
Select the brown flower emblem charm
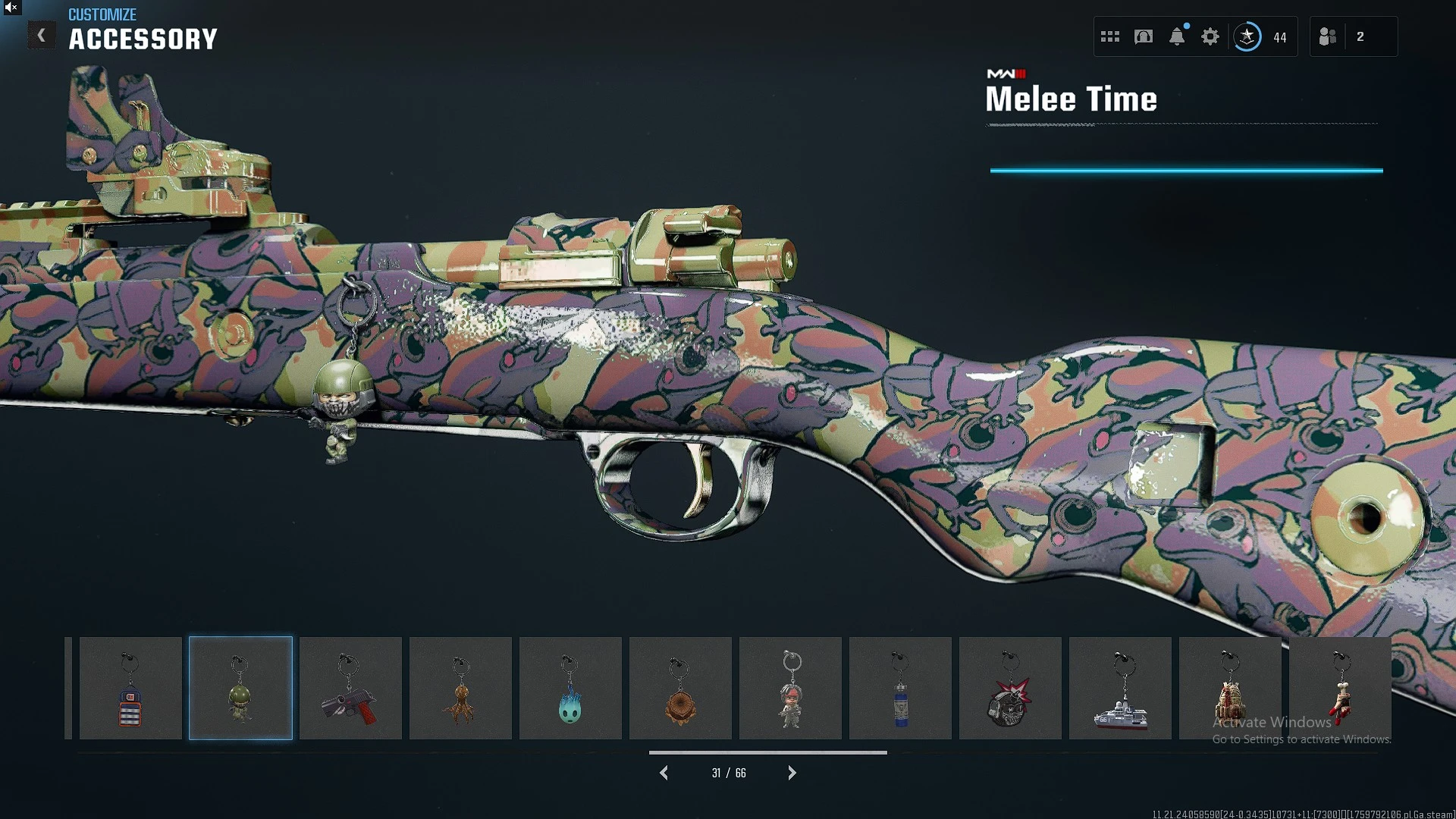click(x=680, y=689)
